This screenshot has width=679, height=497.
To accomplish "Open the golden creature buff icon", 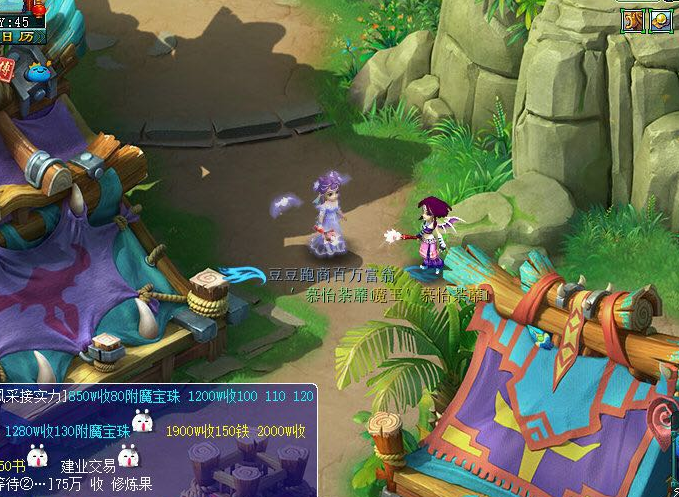I will click(633, 20).
